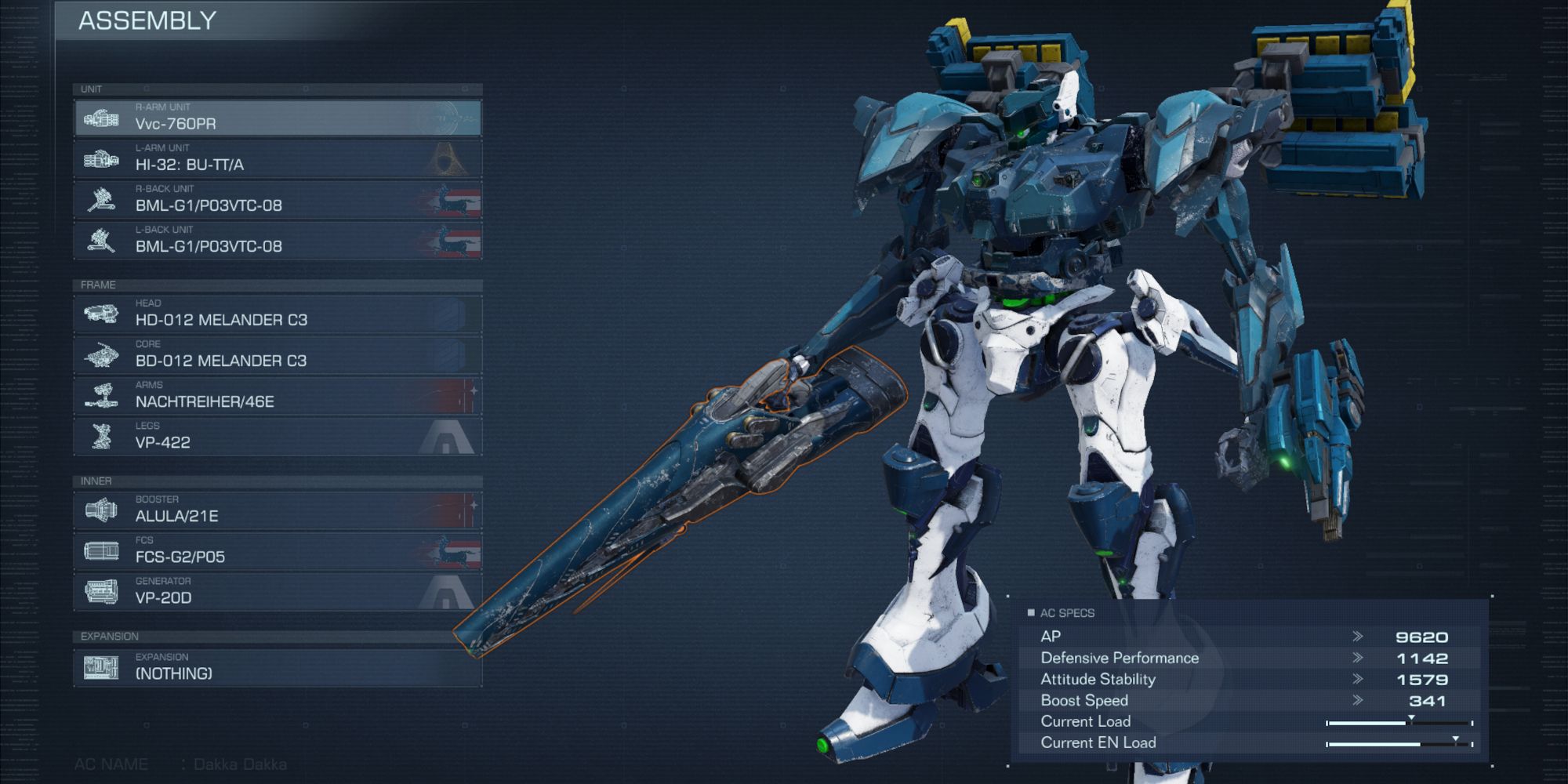
Task: Click the L-Back Unit missile launcher icon
Action: [x=102, y=240]
